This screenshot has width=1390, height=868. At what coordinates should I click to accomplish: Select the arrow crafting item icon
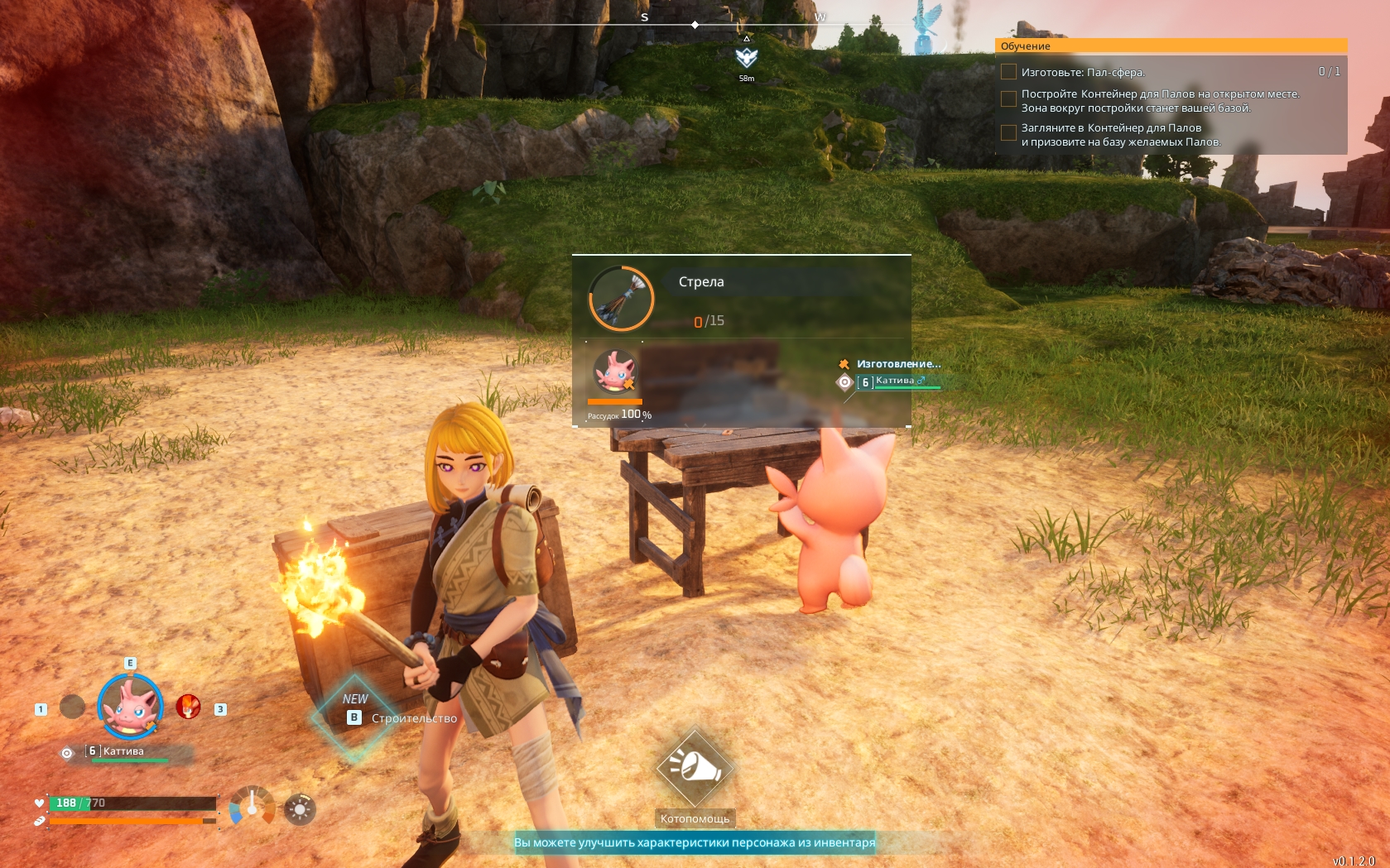coord(621,299)
